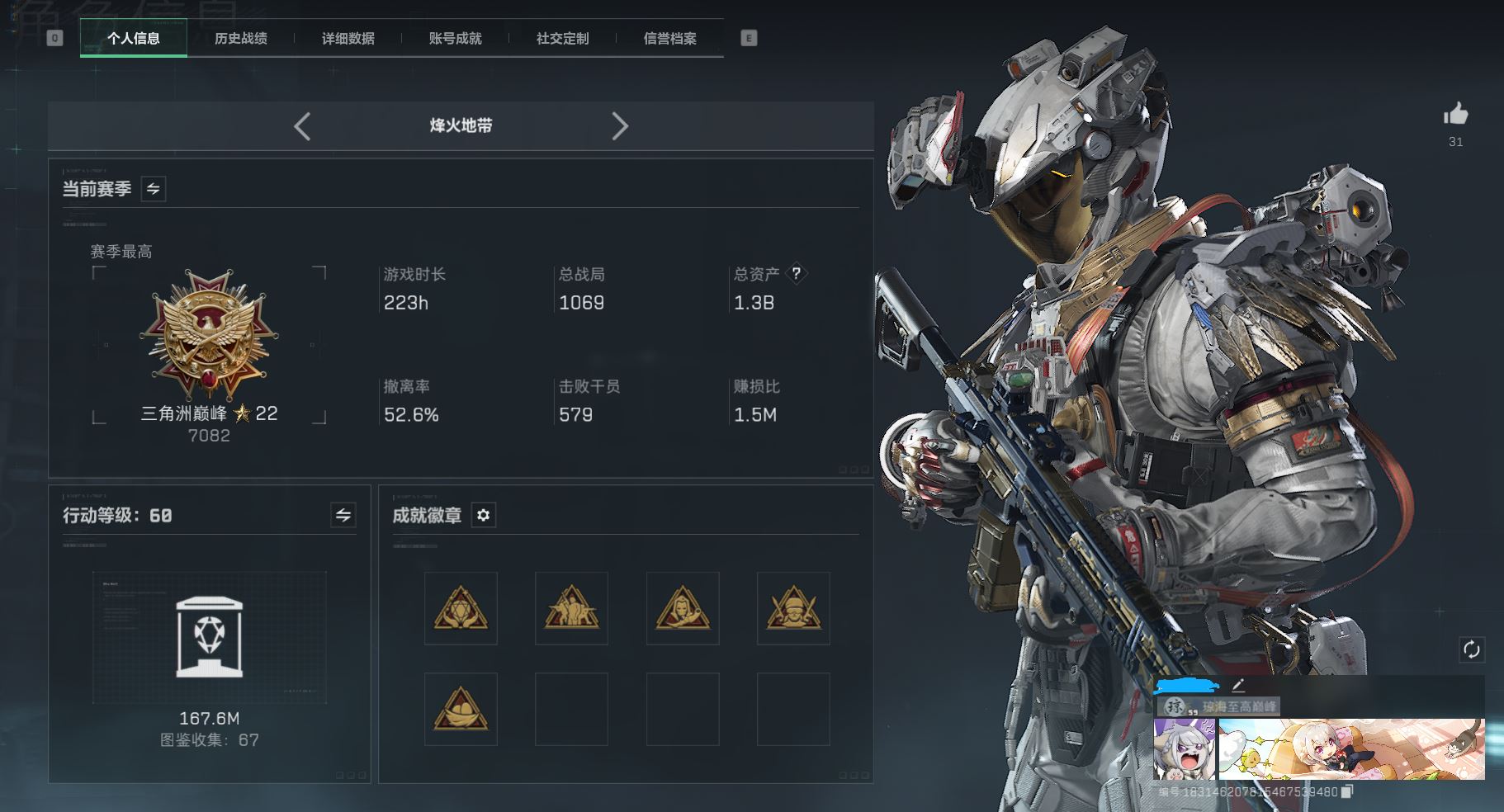Show the 信誉档案 tab
The width and height of the screenshot is (1504, 812).
[x=669, y=39]
